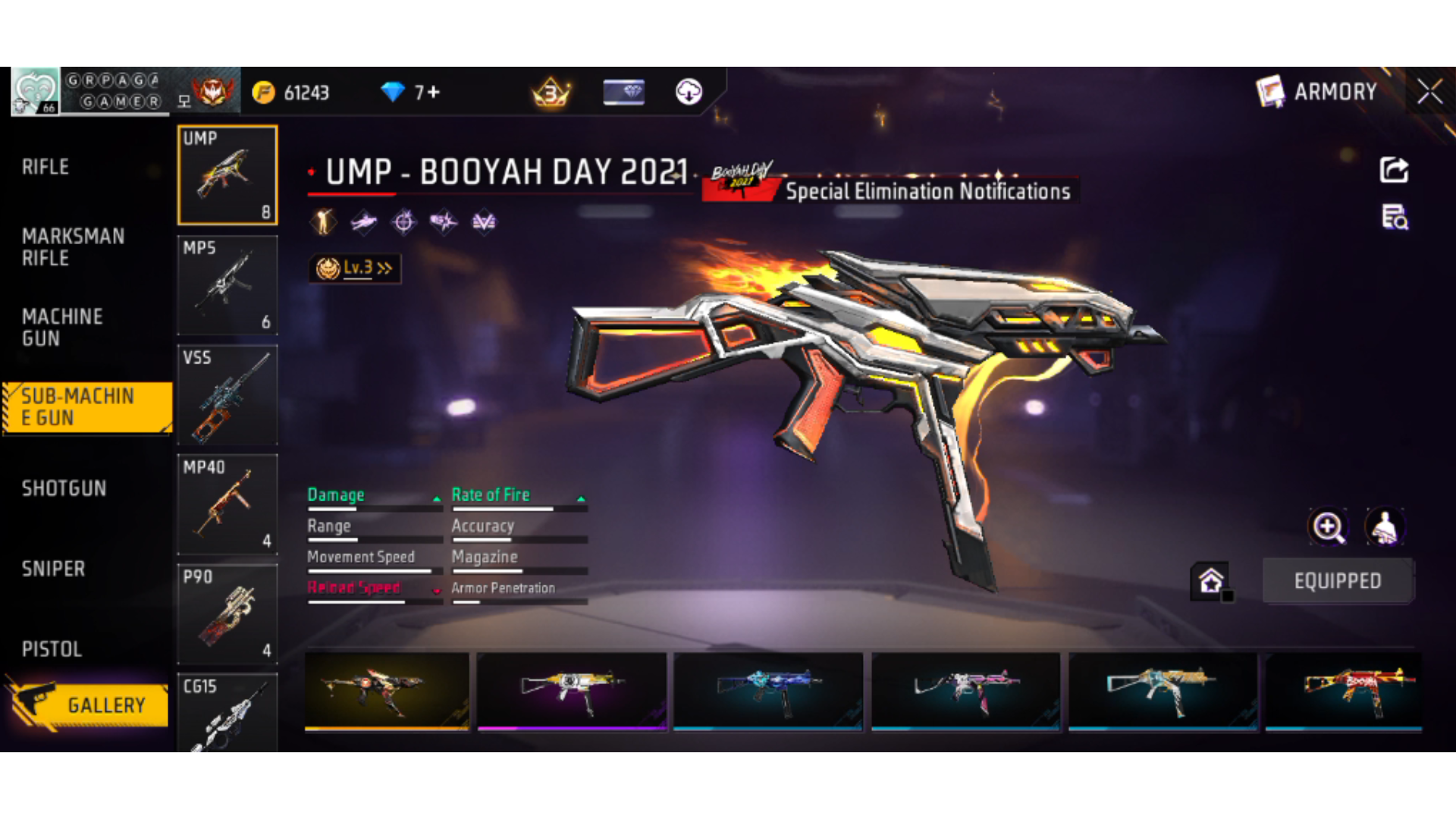1456x819 pixels.
Task: Open the weapon share icon
Action: (x=1394, y=171)
